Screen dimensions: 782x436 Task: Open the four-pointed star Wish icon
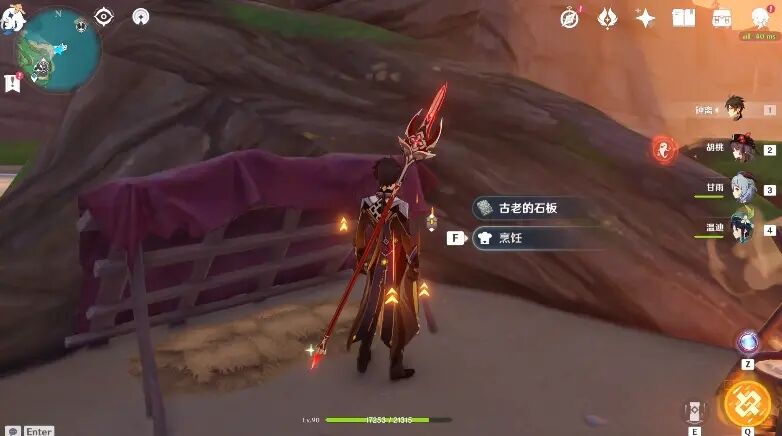coord(645,18)
